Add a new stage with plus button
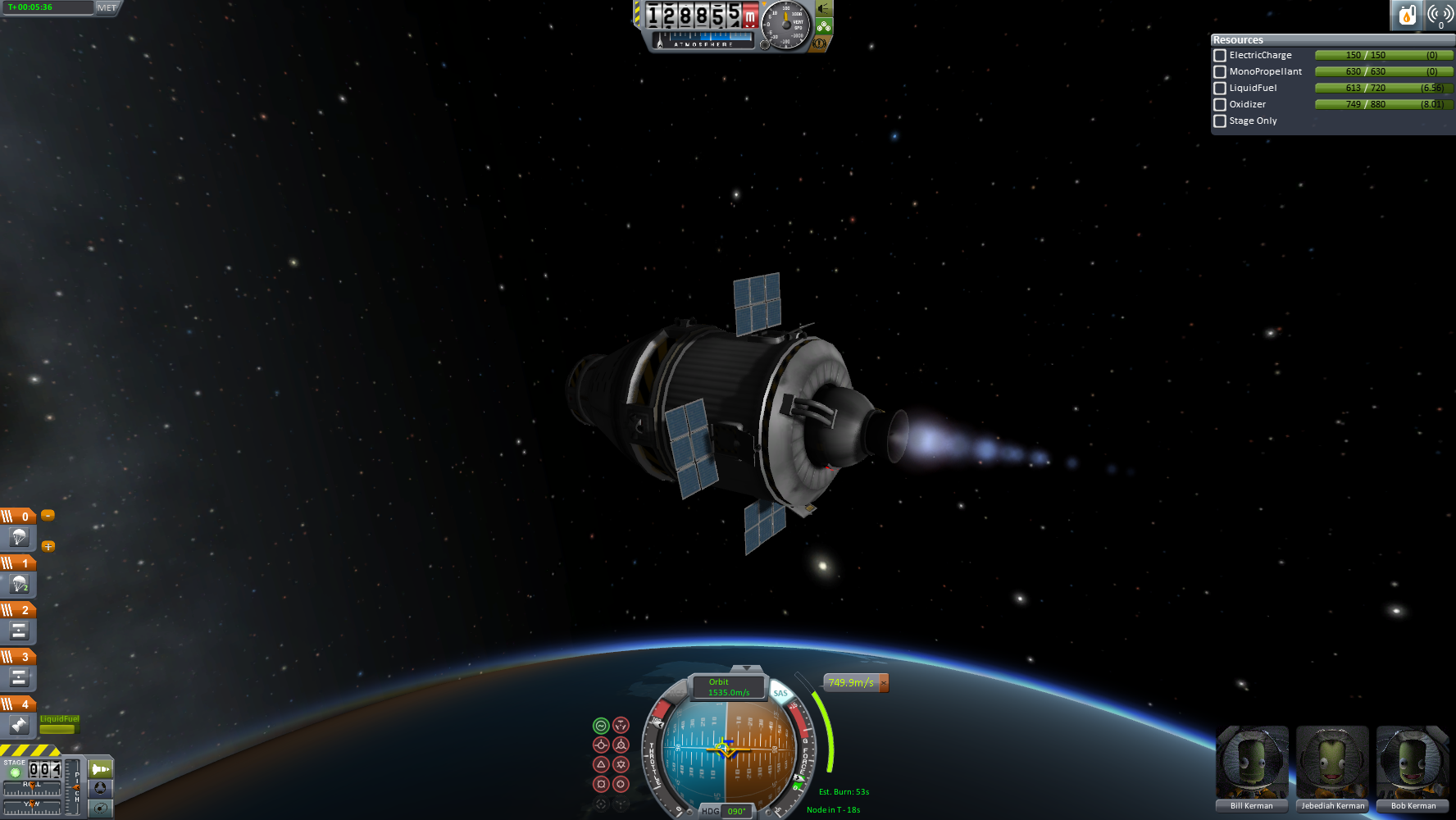This screenshot has height=820, width=1456. (48, 546)
